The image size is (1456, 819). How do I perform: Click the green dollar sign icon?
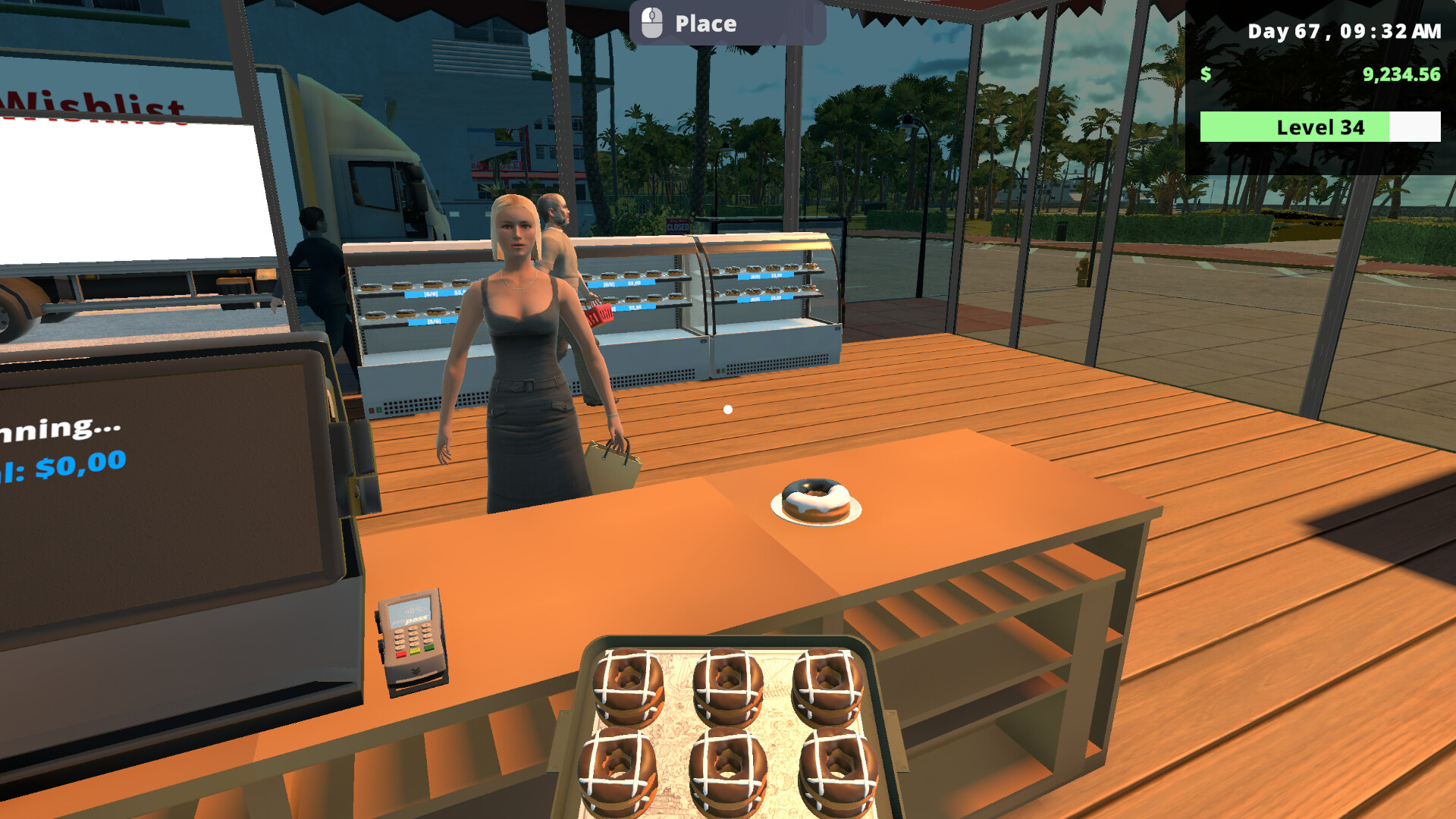click(x=1206, y=75)
